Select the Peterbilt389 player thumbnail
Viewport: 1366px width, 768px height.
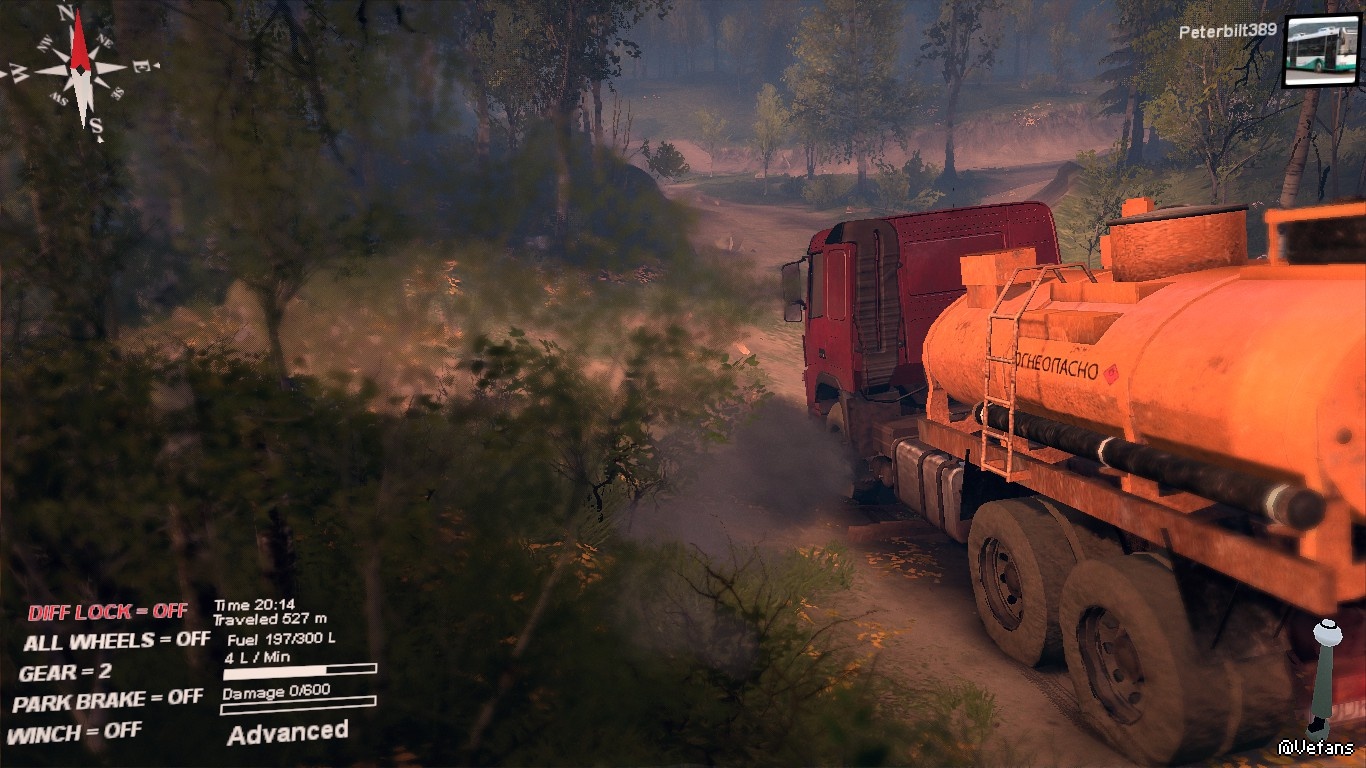tap(1321, 50)
